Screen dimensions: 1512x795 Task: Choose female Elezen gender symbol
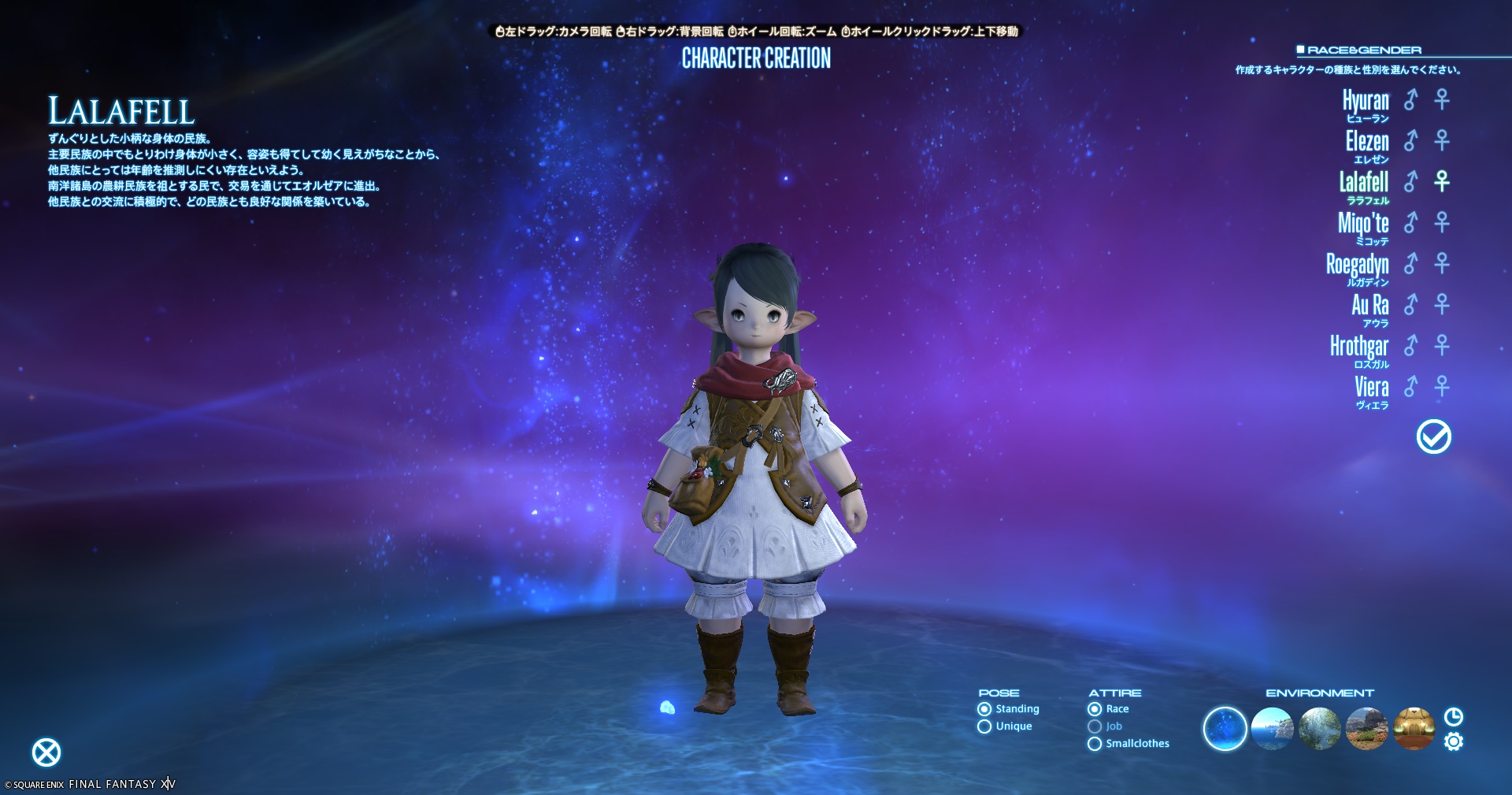pos(1442,141)
